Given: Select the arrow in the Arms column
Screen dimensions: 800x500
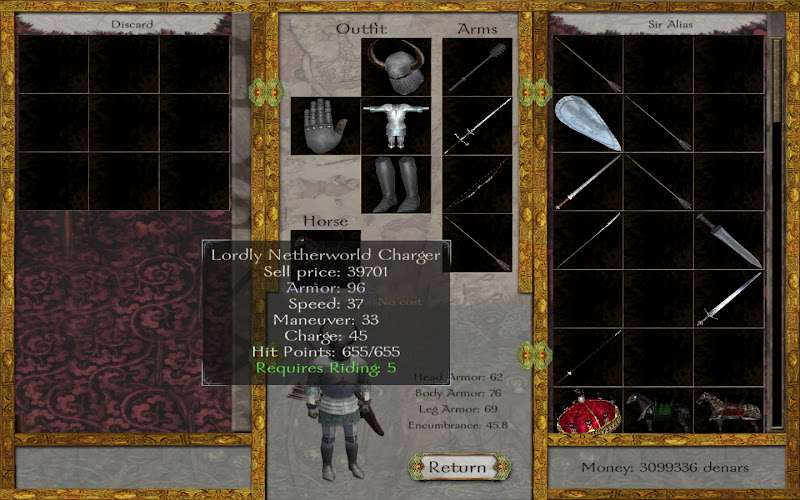Looking at the screenshot, I should point(478,242).
